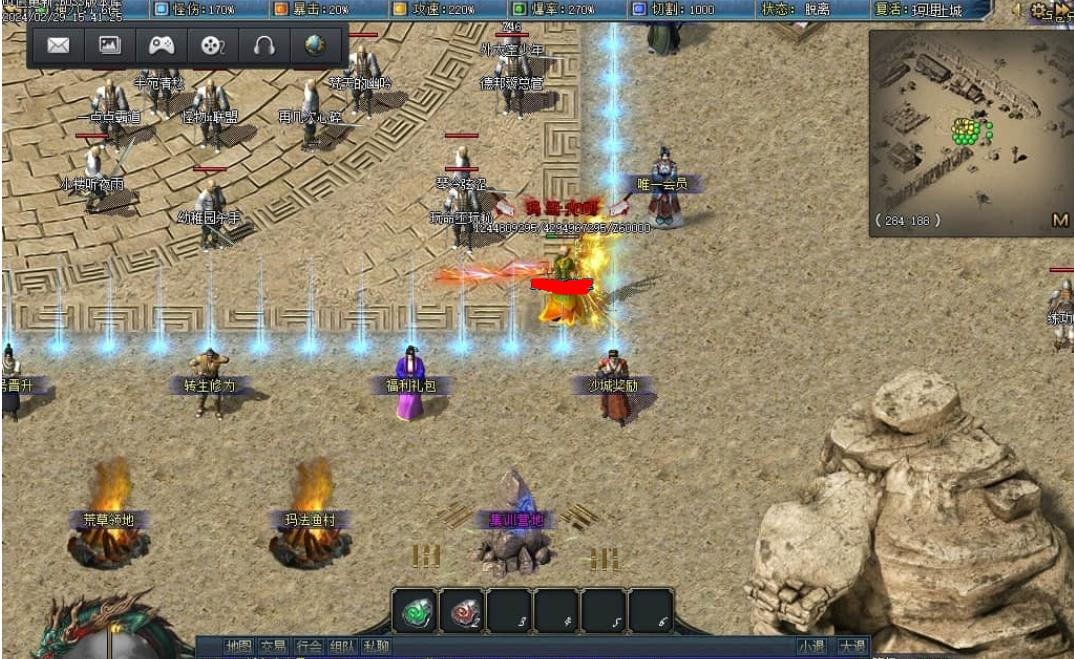Open the 私聊 private chat button
The height and width of the screenshot is (659, 1074).
[376, 647]
